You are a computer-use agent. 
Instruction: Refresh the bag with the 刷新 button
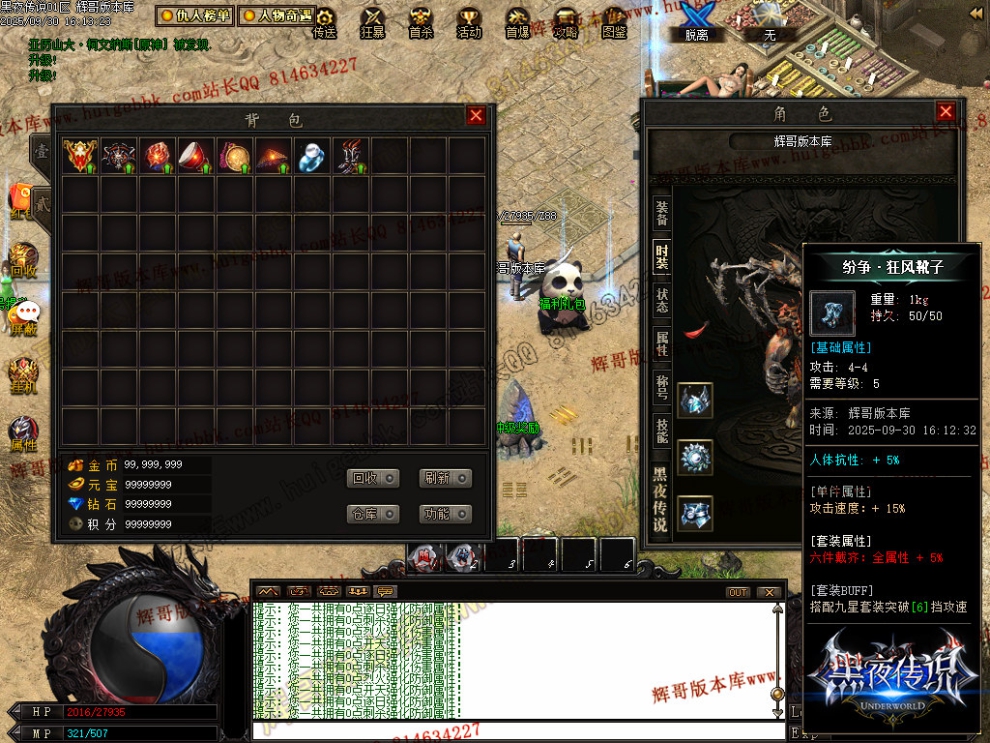444,478
